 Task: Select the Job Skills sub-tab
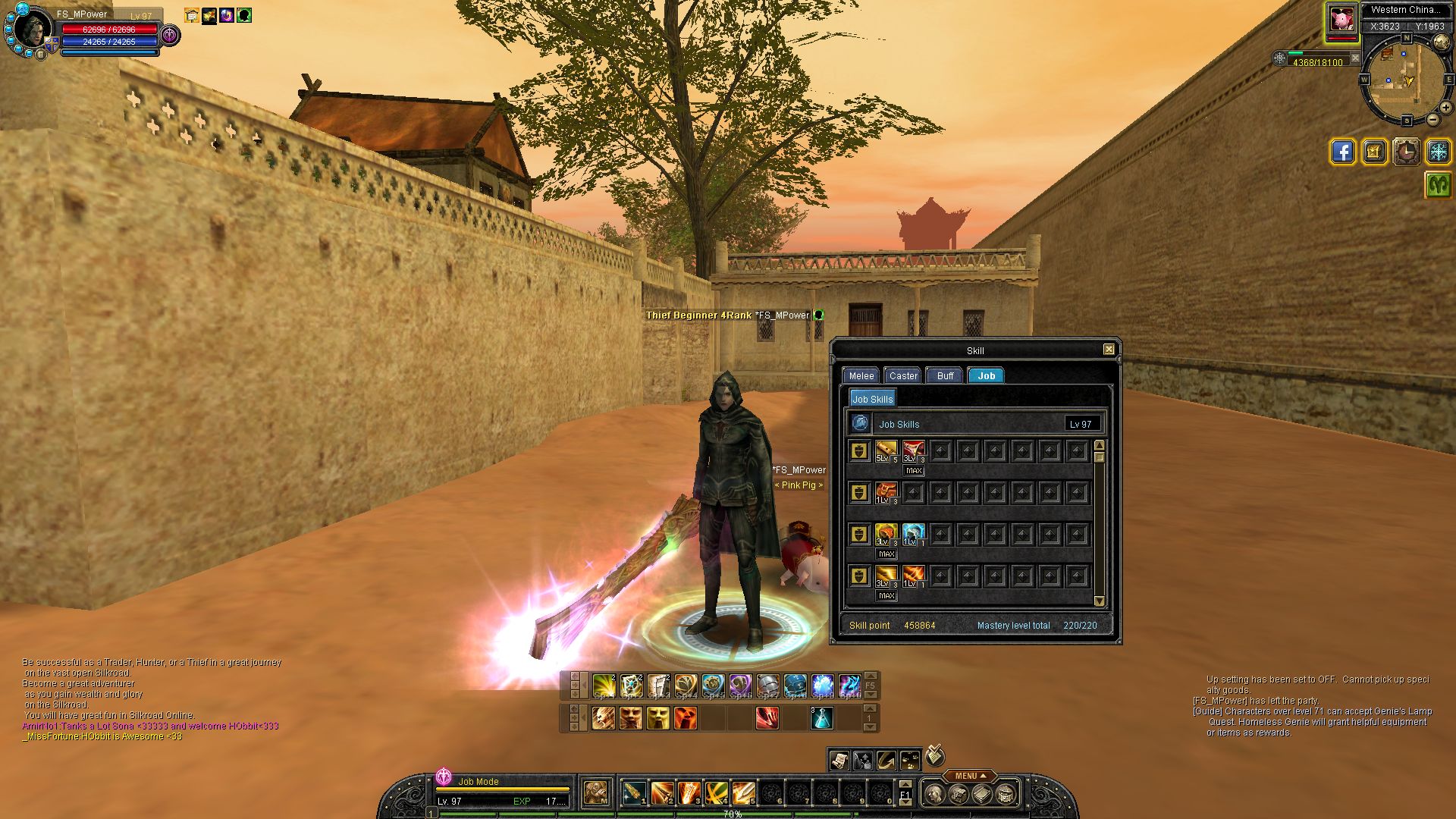[872, 399]
